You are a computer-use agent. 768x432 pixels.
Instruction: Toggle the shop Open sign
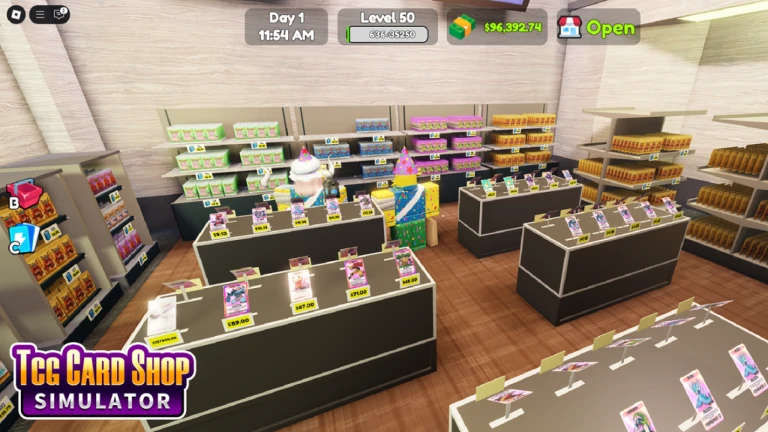point(597,27)
